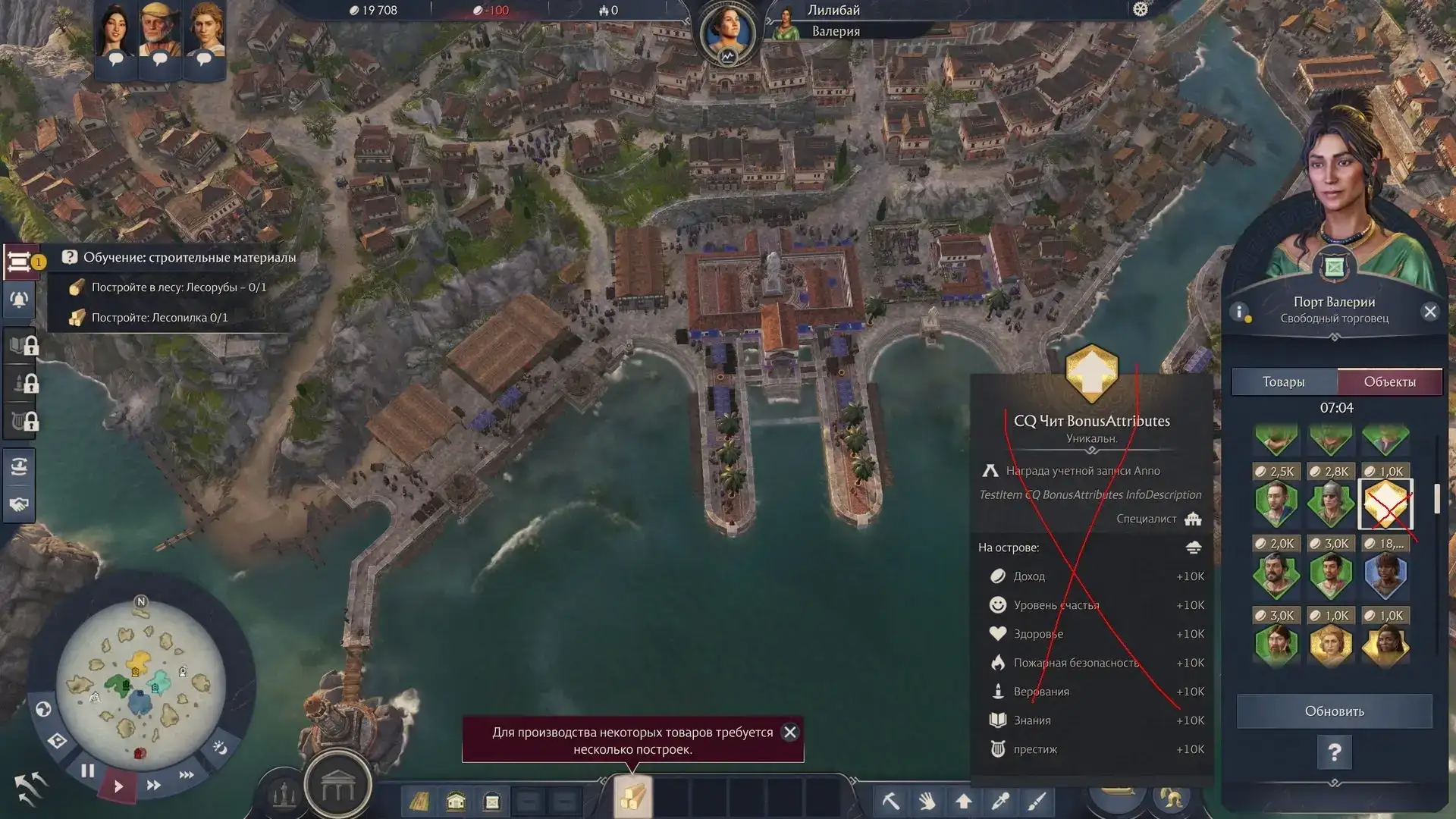Open the question mark help button
1456x819 pixels.
[1334, 753]
